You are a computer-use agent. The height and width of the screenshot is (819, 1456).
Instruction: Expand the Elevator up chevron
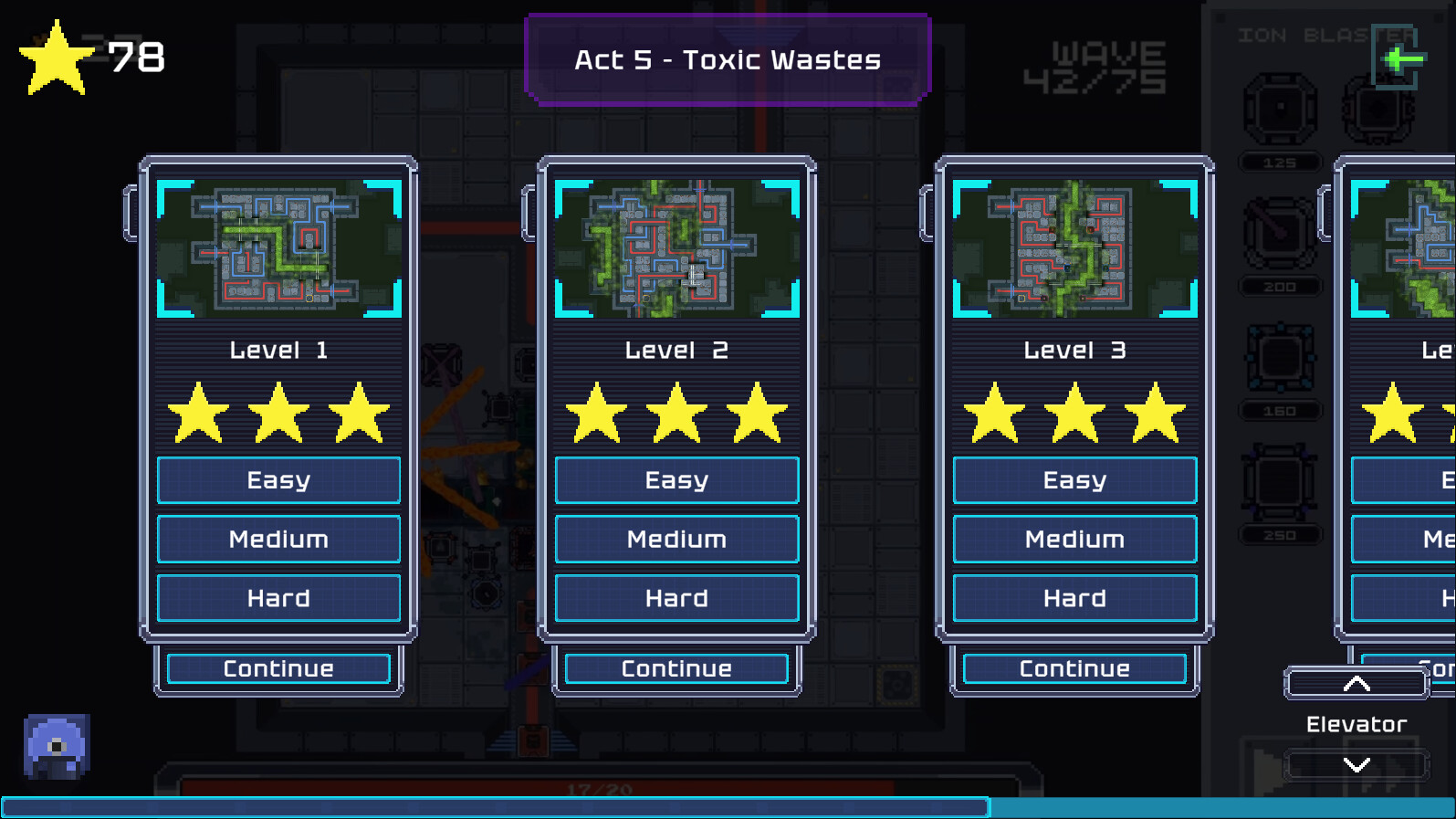[x=1356, y=682]
